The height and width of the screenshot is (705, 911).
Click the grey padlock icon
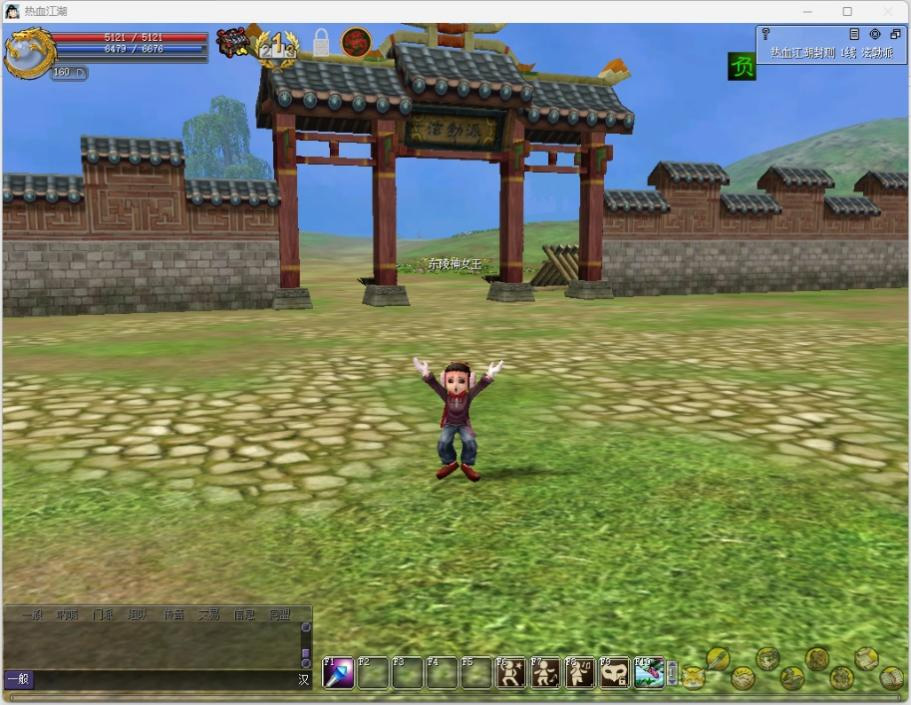(x=321, y=43)
